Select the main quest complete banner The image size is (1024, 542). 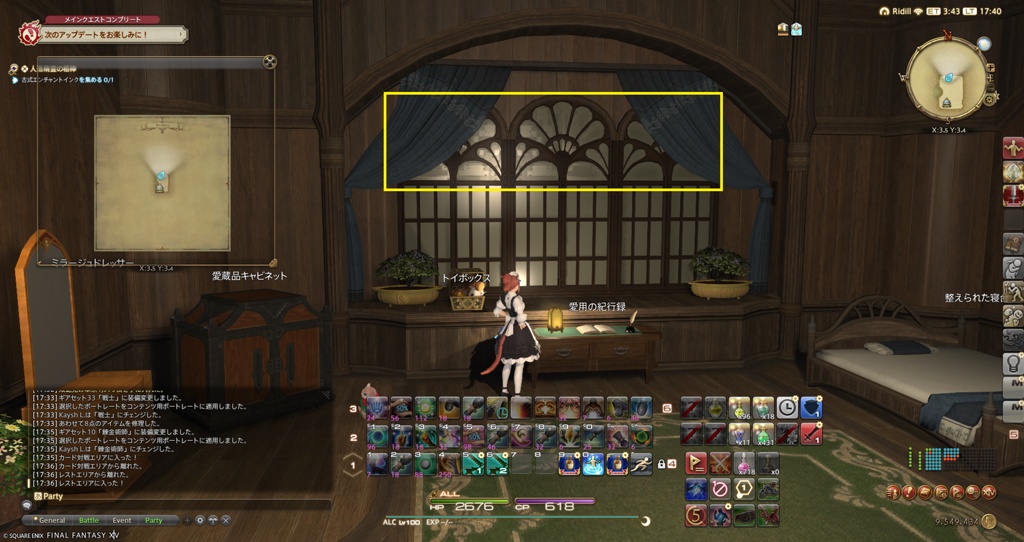pyautogui.click(x=102, y=34)
